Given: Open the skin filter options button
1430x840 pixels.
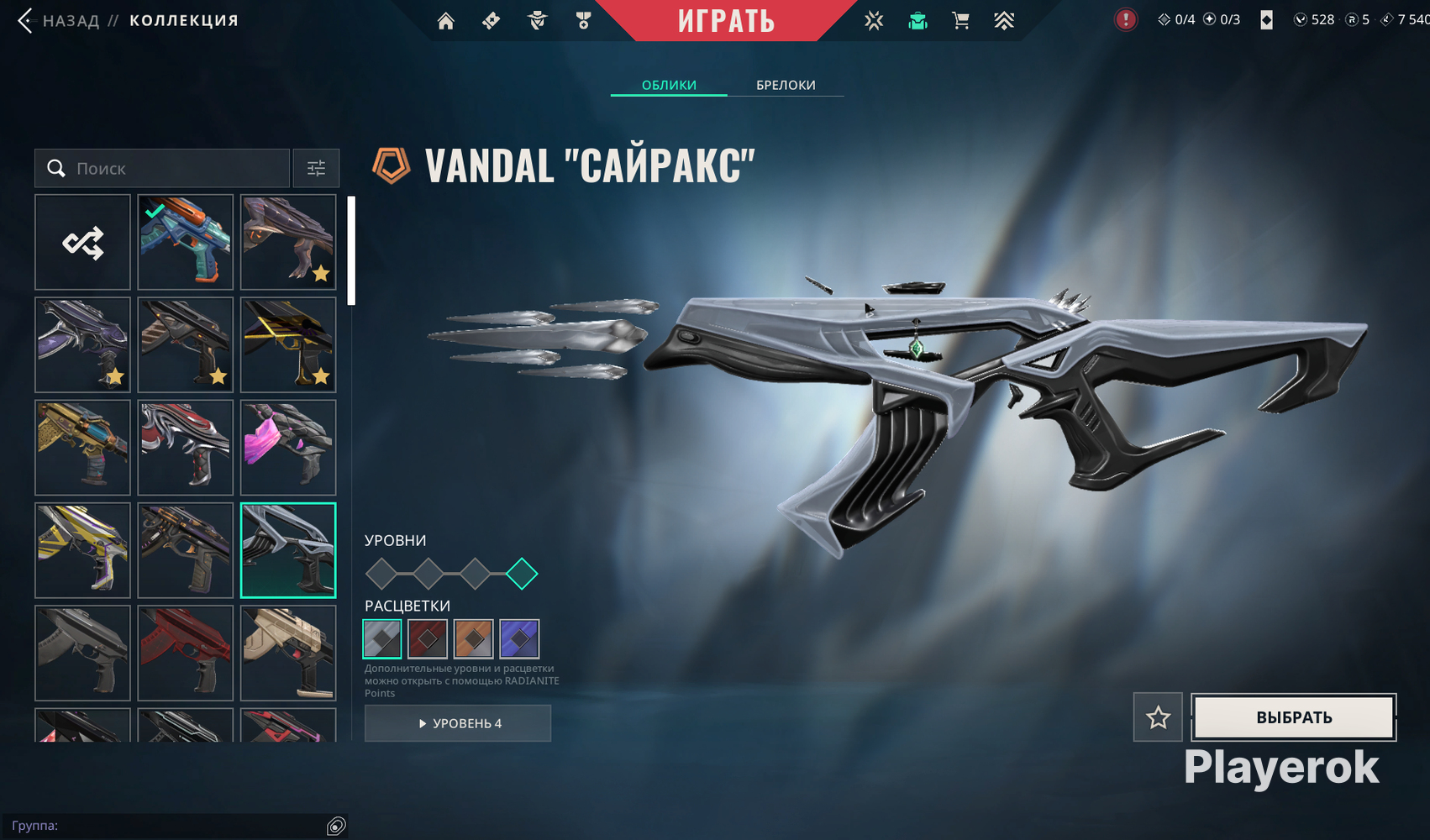Looking at the screenshot, I should pos(316,169).
